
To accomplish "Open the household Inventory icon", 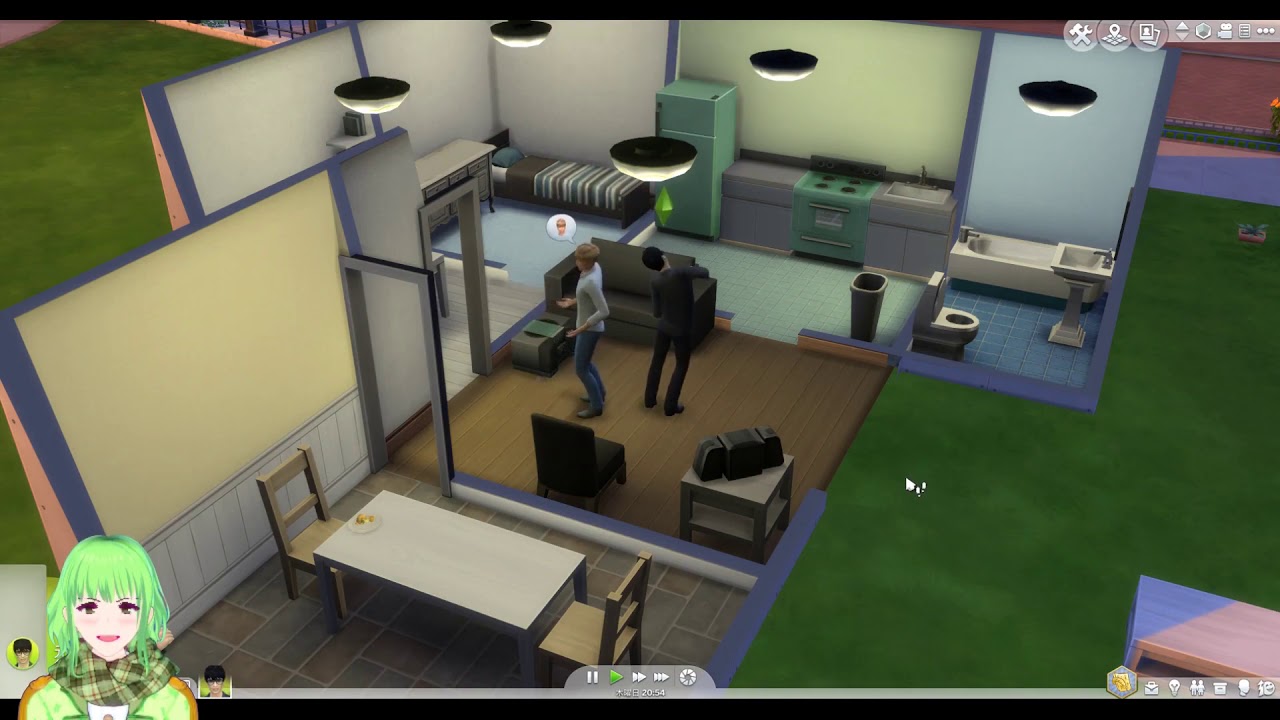I will coord(1220,690).
